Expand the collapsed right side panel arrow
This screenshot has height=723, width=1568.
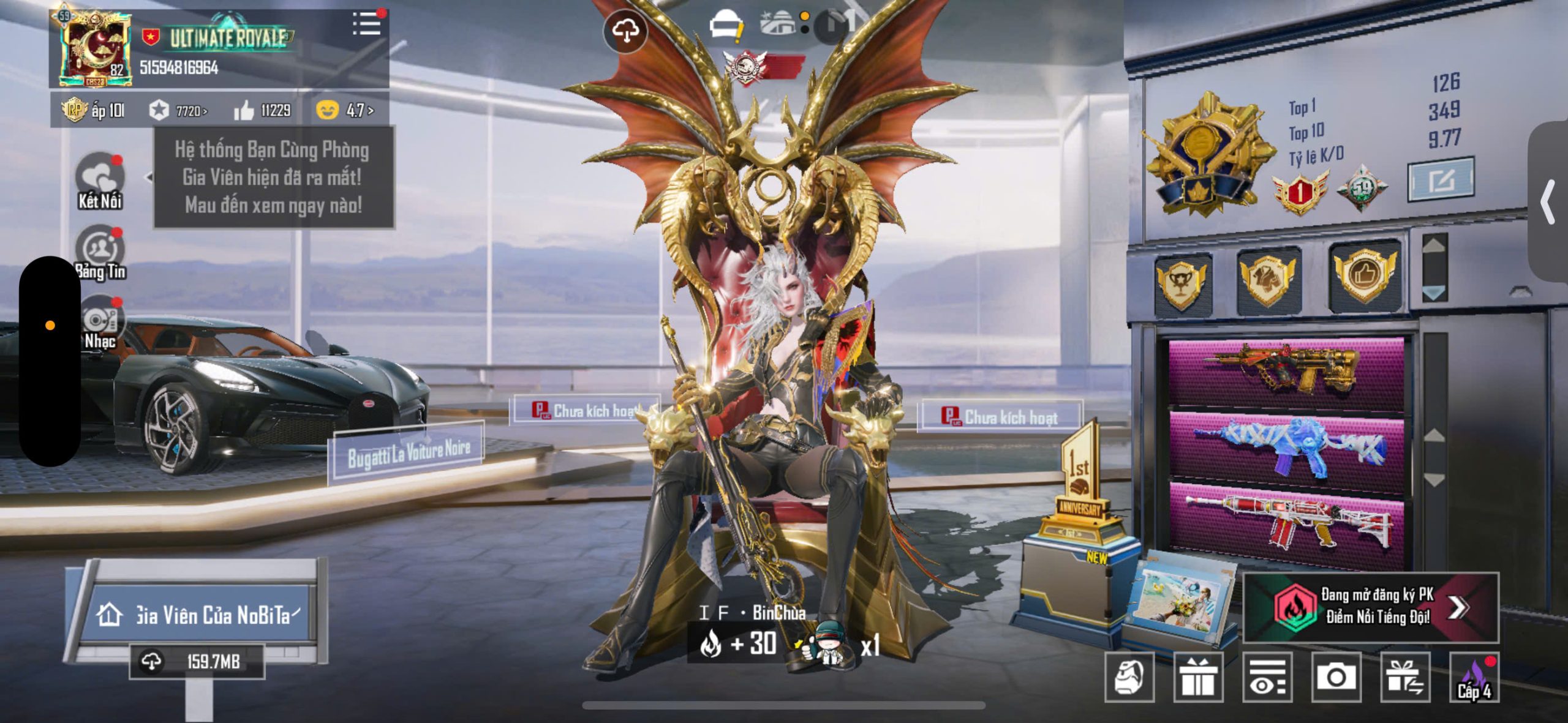click(x=1548, y=202)
